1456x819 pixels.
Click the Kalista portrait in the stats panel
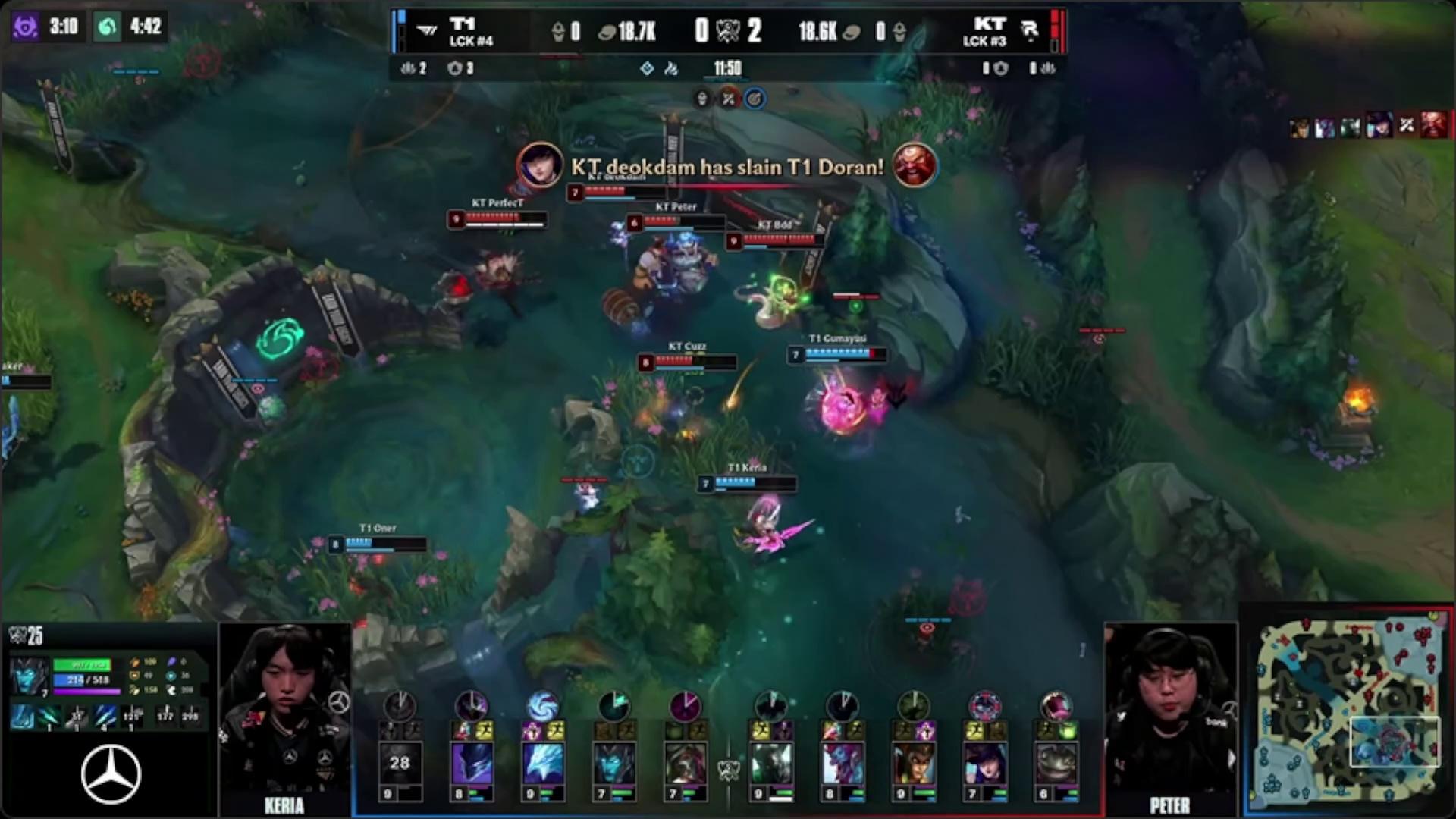click(30, 676)
